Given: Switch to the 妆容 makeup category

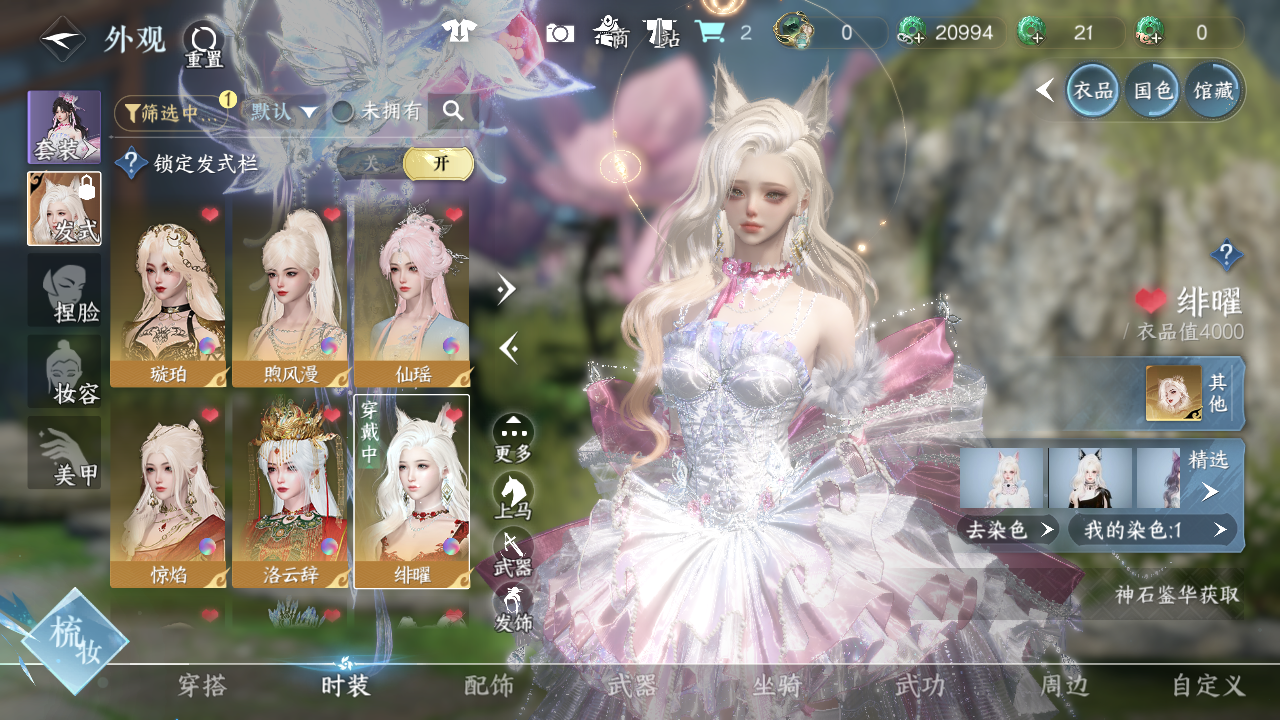Looking at the screenshot, I should click(x=64, y=372).
